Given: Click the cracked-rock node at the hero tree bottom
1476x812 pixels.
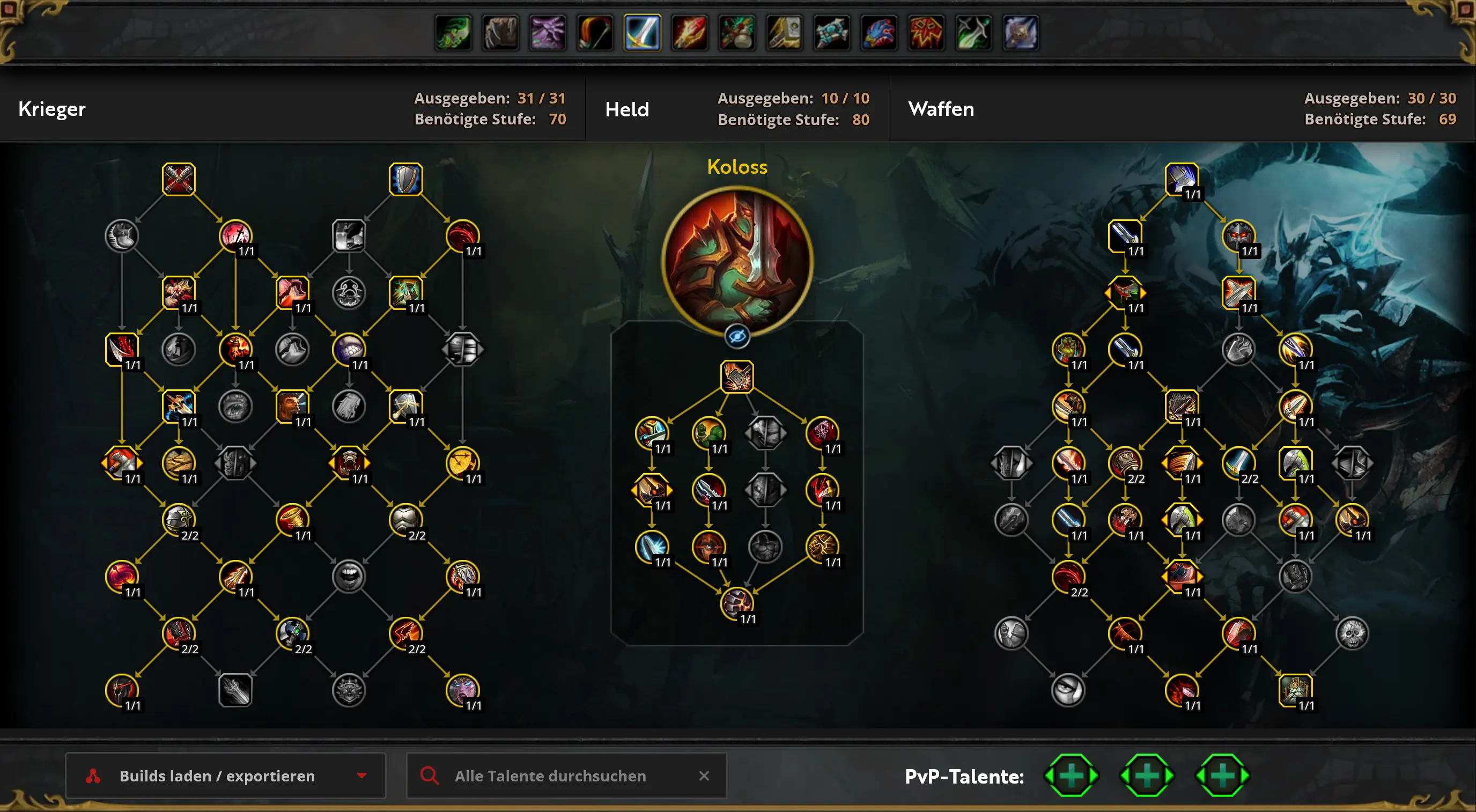Looking at the screenshot, I should point(737,603).
